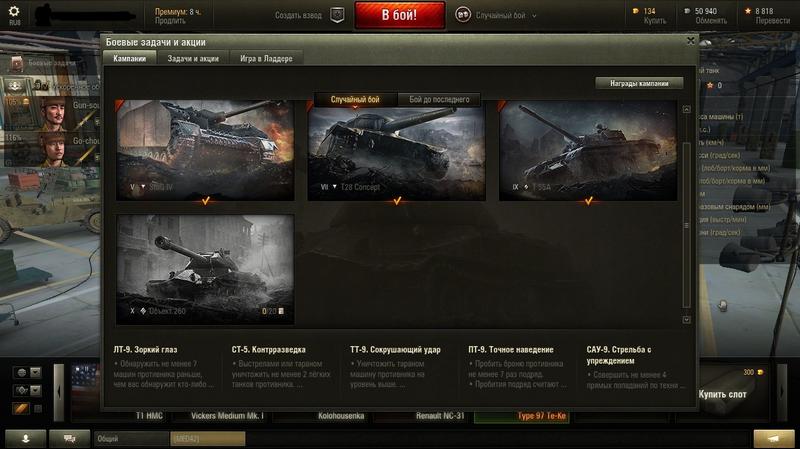Open the «Случайный бой» battle type dropdown
800x449 pixels.
(497, 16)
